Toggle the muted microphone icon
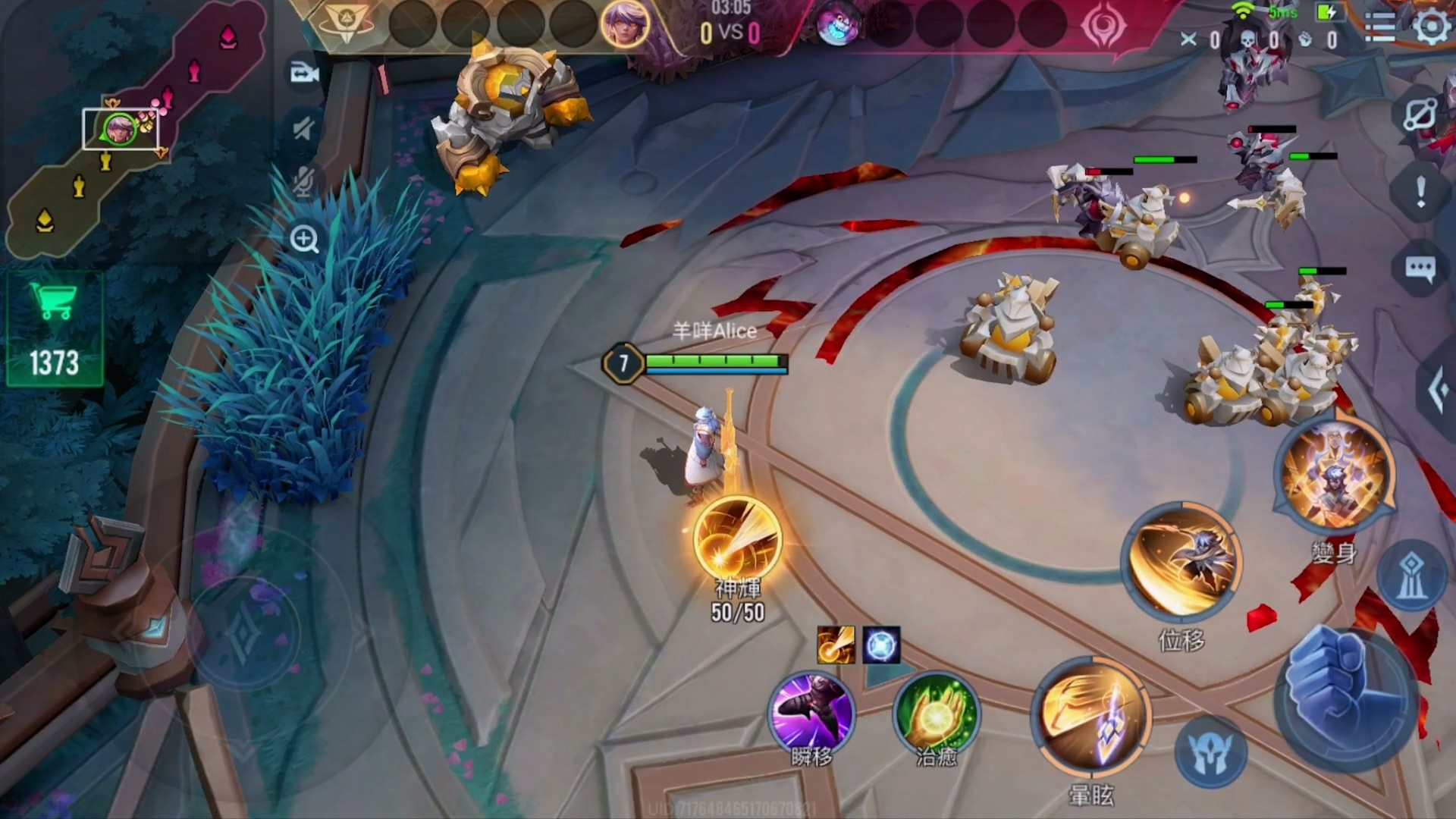This screenshot has height=819, width=1456. pyautogui.click(x=304, y=182)
